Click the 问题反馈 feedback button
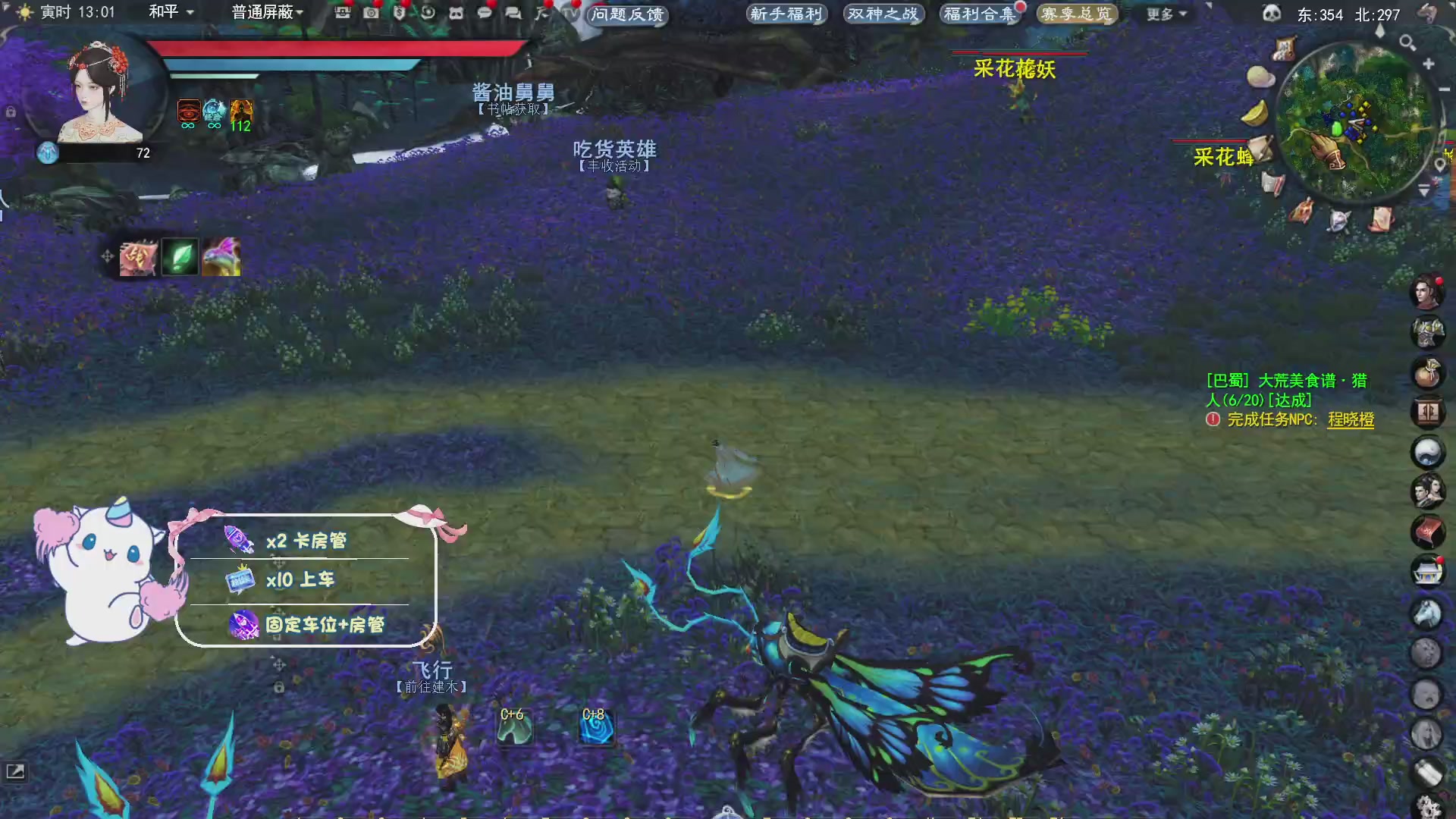This screenshot has height=819, width=1456. click(x=627, y=17)
